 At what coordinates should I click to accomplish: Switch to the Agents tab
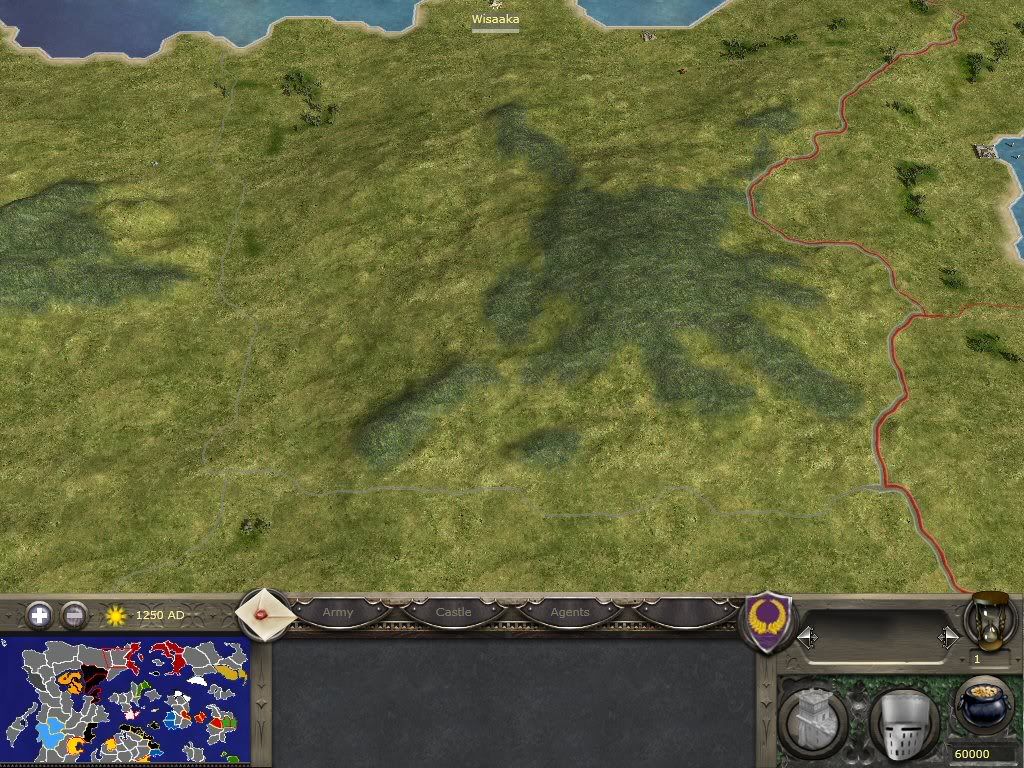pyautogui.click(x=570, y=612)
